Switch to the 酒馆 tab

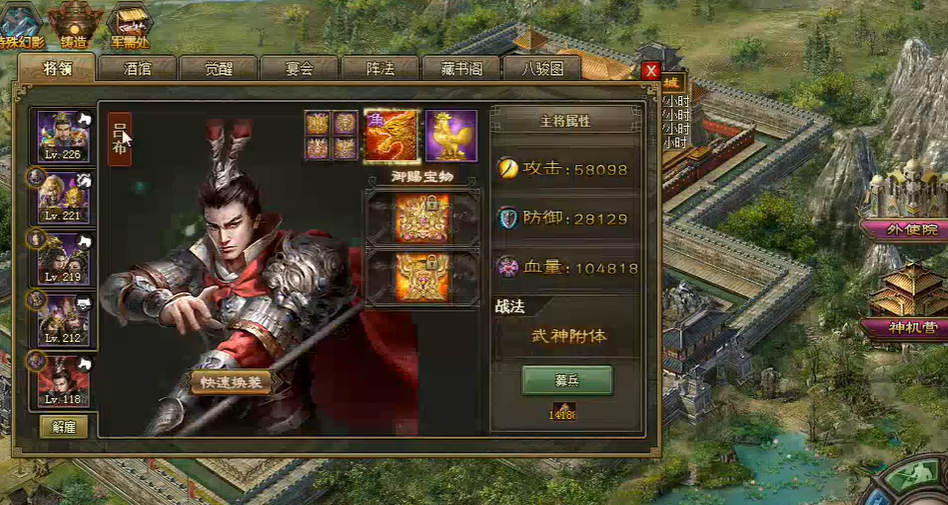click(x=138, y=68)
